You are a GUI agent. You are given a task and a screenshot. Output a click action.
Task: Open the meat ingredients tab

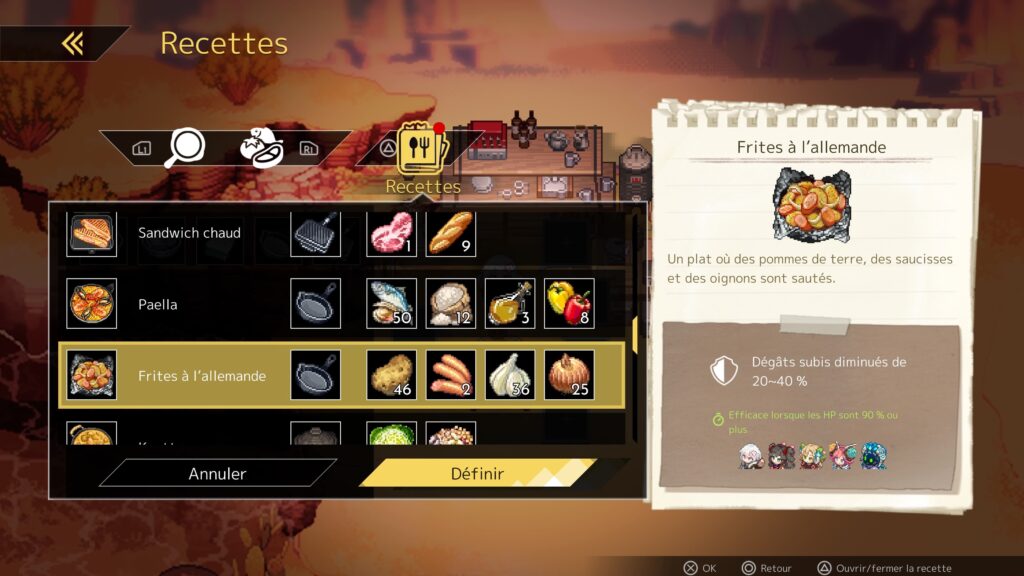(x=261, y=148)
